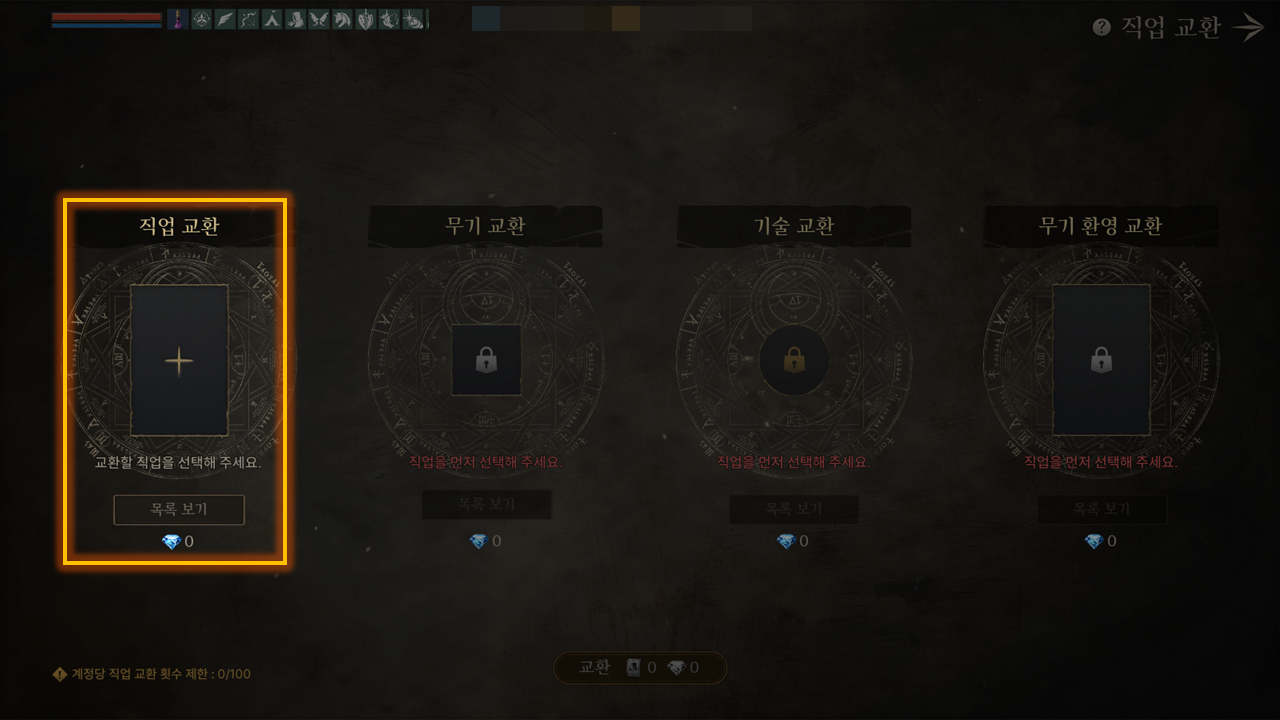
Task: Open 목록 보기 under 무기 교환
Action: 486,505
